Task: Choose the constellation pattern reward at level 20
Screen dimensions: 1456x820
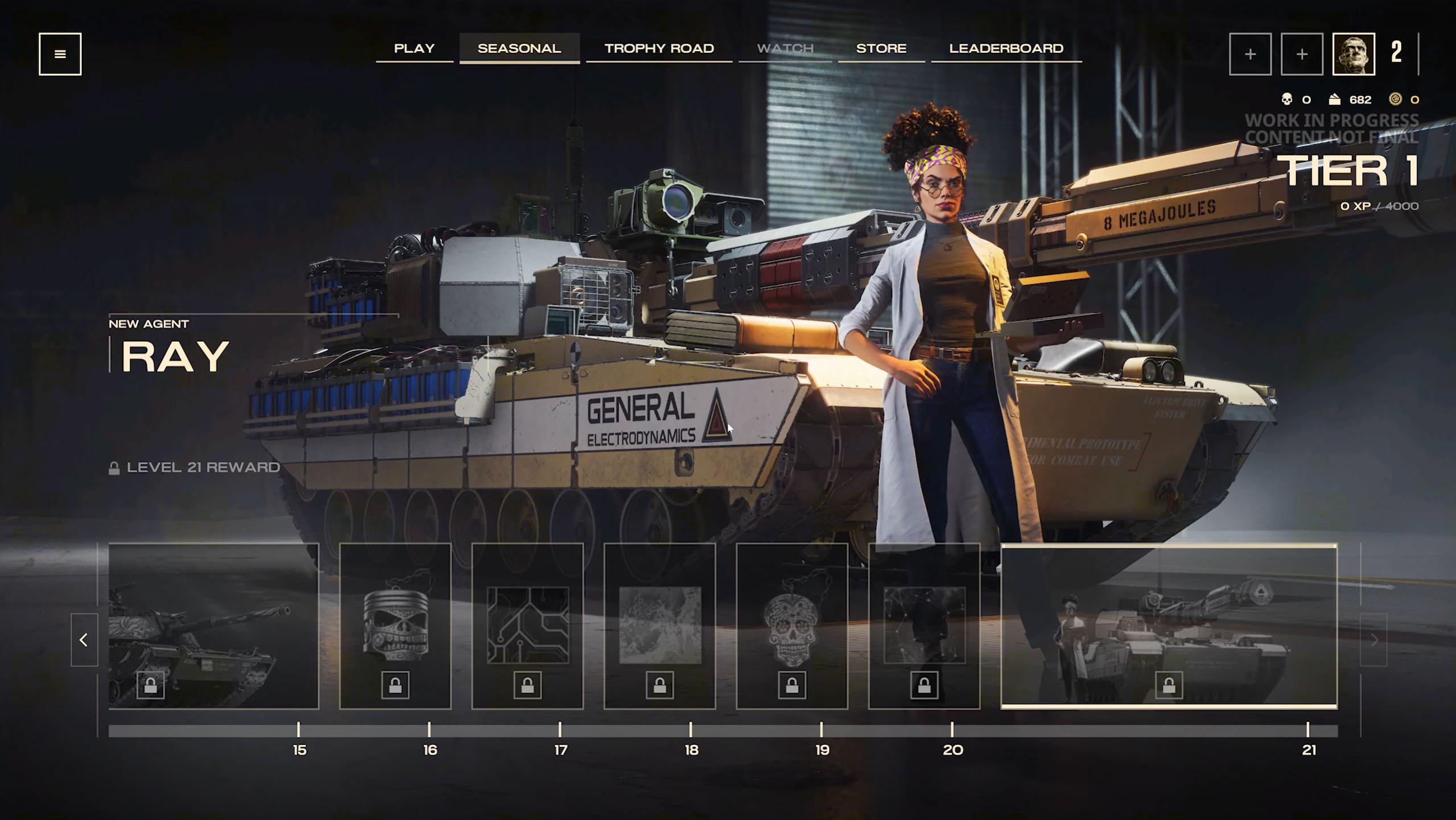Action: [x=924, y=626]
